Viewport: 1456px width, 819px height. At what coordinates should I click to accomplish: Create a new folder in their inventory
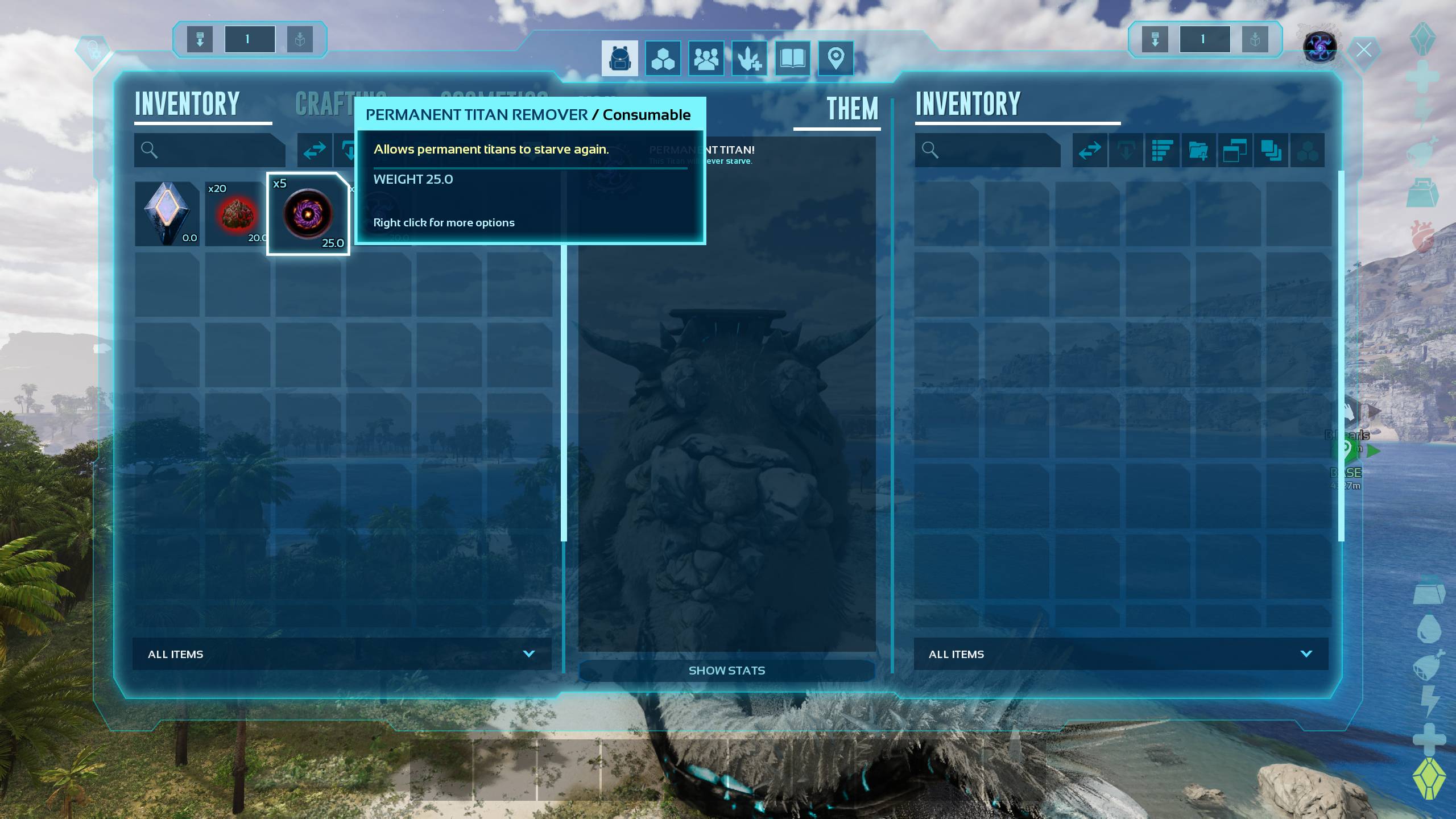click(x=1199, y=150)
